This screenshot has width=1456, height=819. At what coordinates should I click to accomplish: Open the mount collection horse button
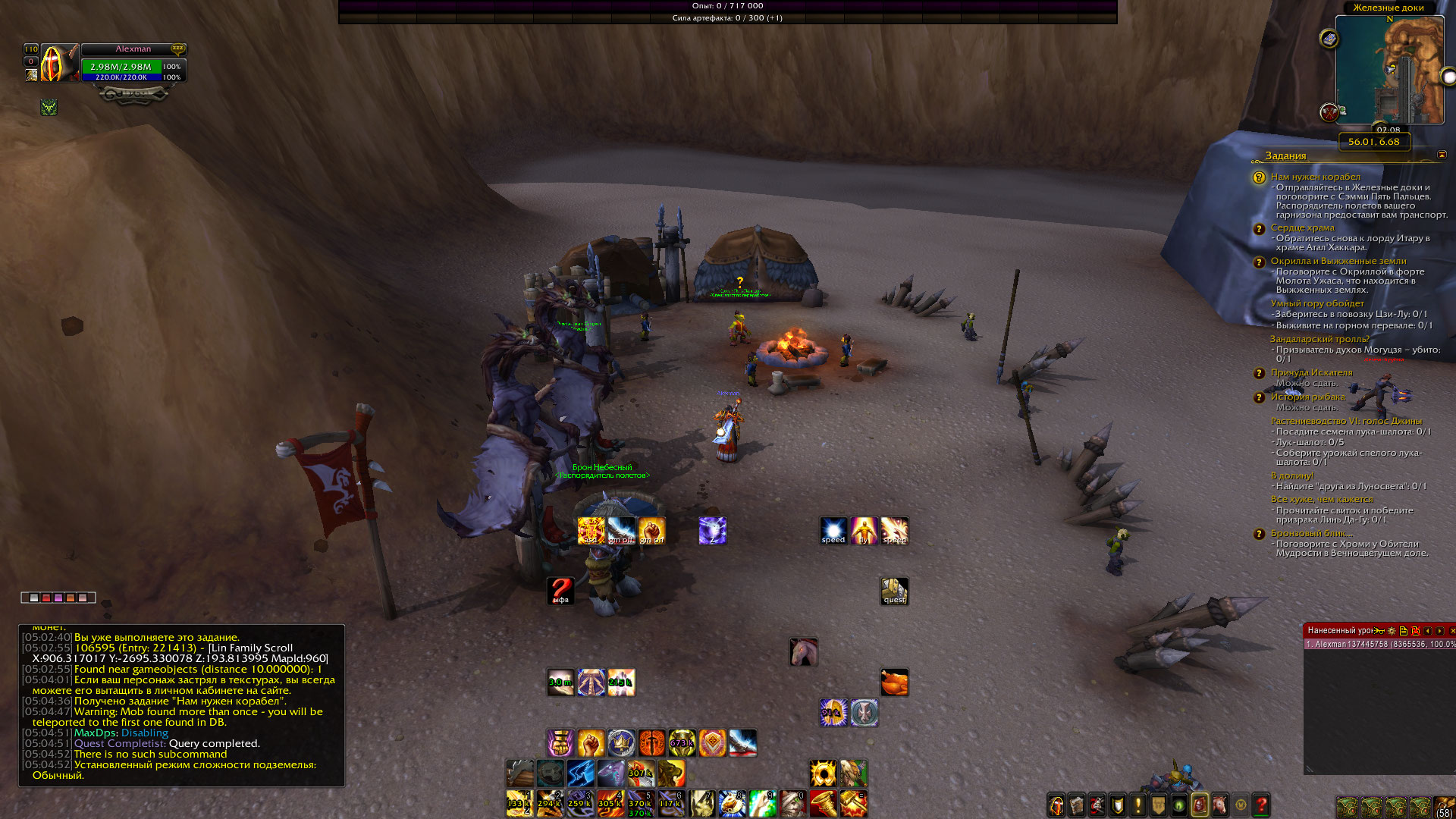coord(1220,805)
